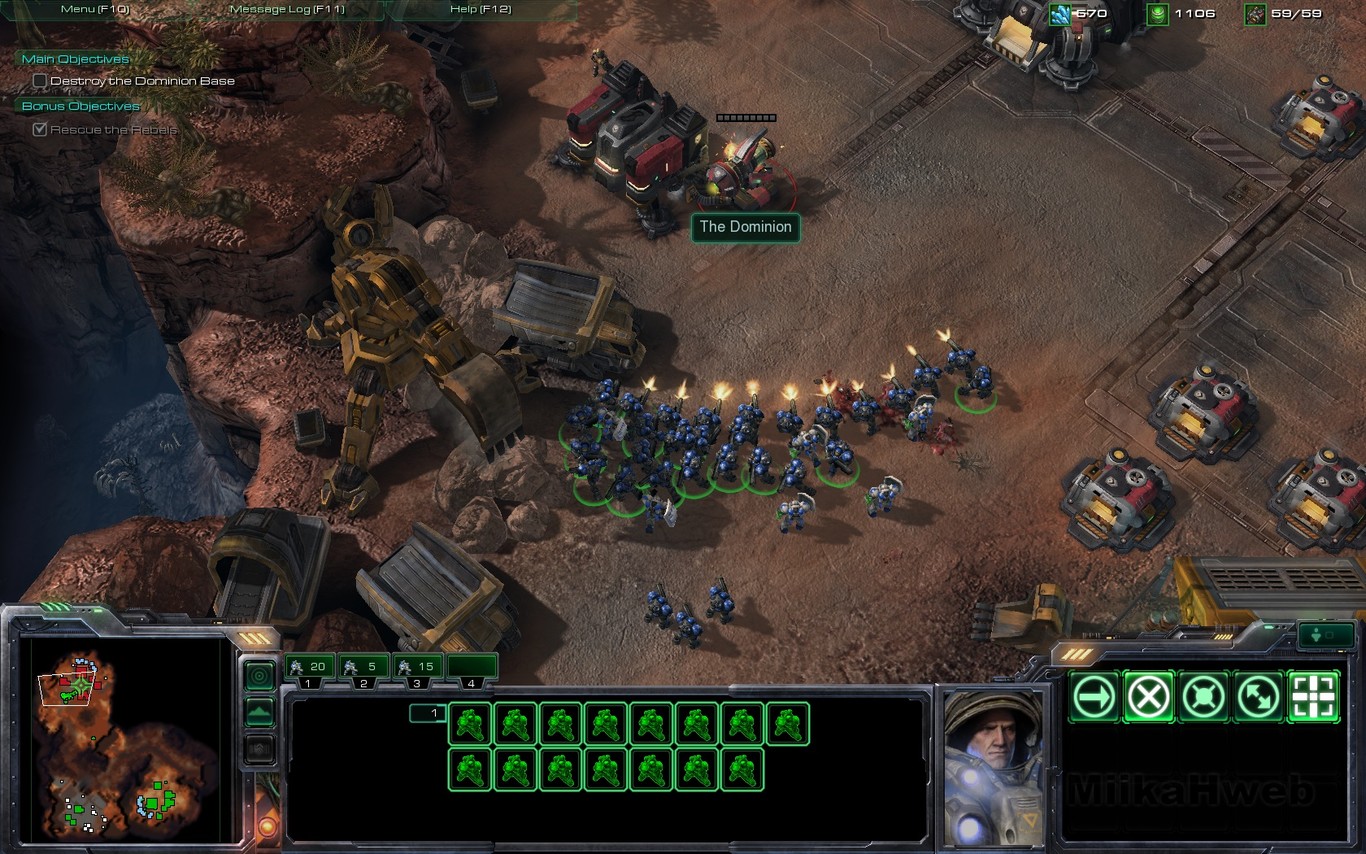Select the Move command icon
1366x854 pixels.
coord(1093,697)
